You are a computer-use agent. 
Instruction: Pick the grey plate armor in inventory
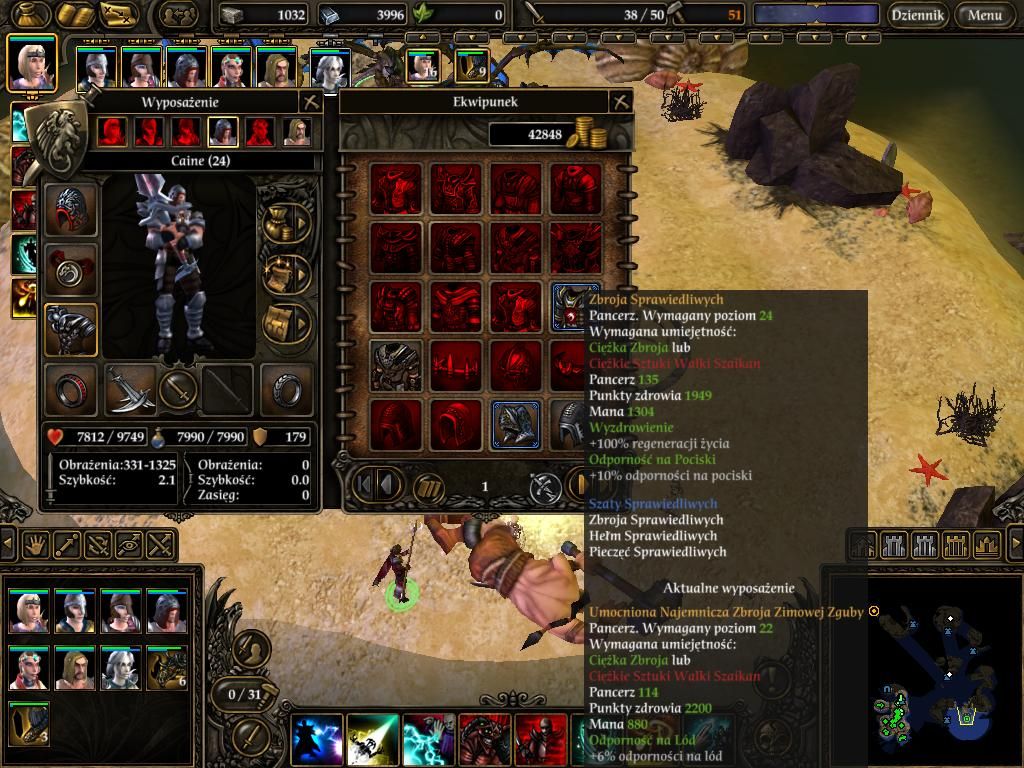coord(395,365)
